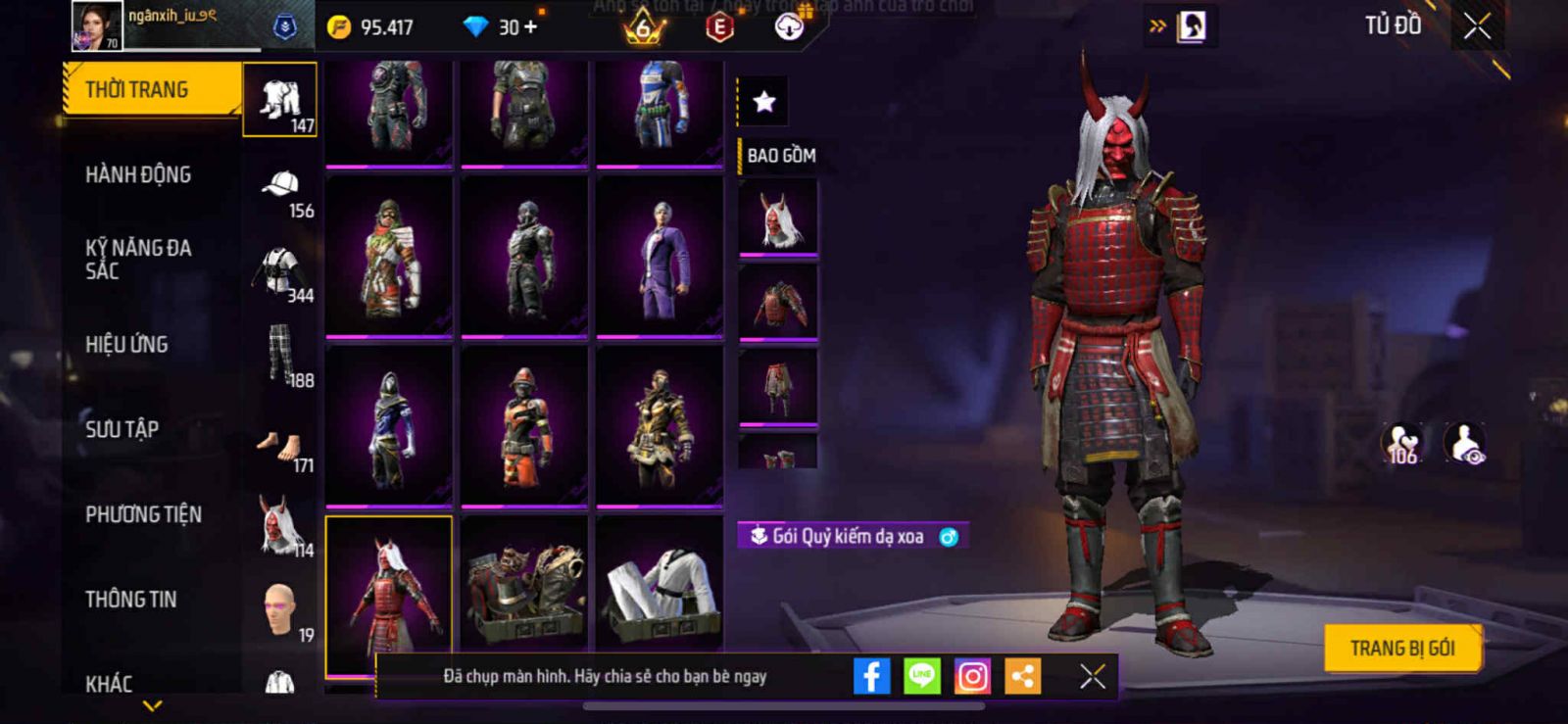
Task: Open the hat sub-category with 156 items
Action: tap(280, 193)
